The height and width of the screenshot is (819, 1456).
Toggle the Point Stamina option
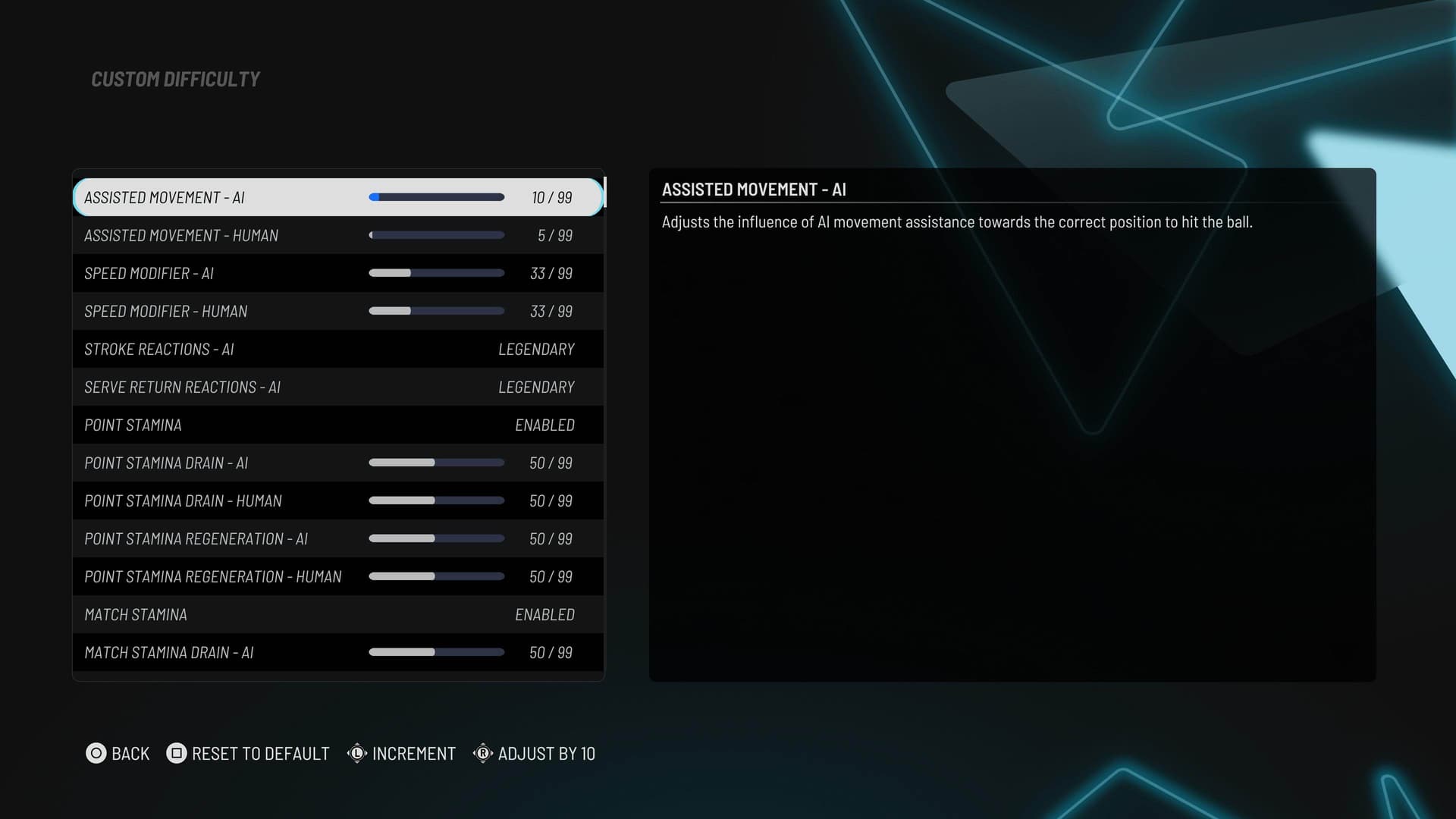(x=544, y=425)
